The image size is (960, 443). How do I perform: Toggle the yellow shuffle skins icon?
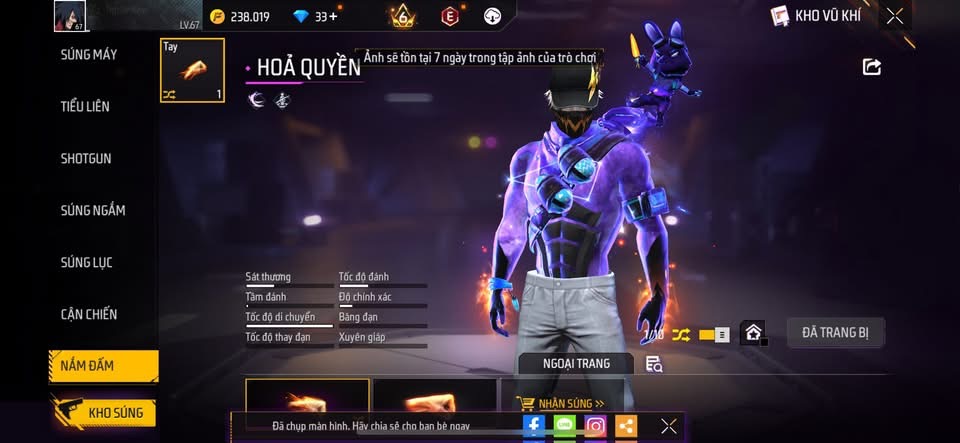pyautogui.click(x=681, y=334)
